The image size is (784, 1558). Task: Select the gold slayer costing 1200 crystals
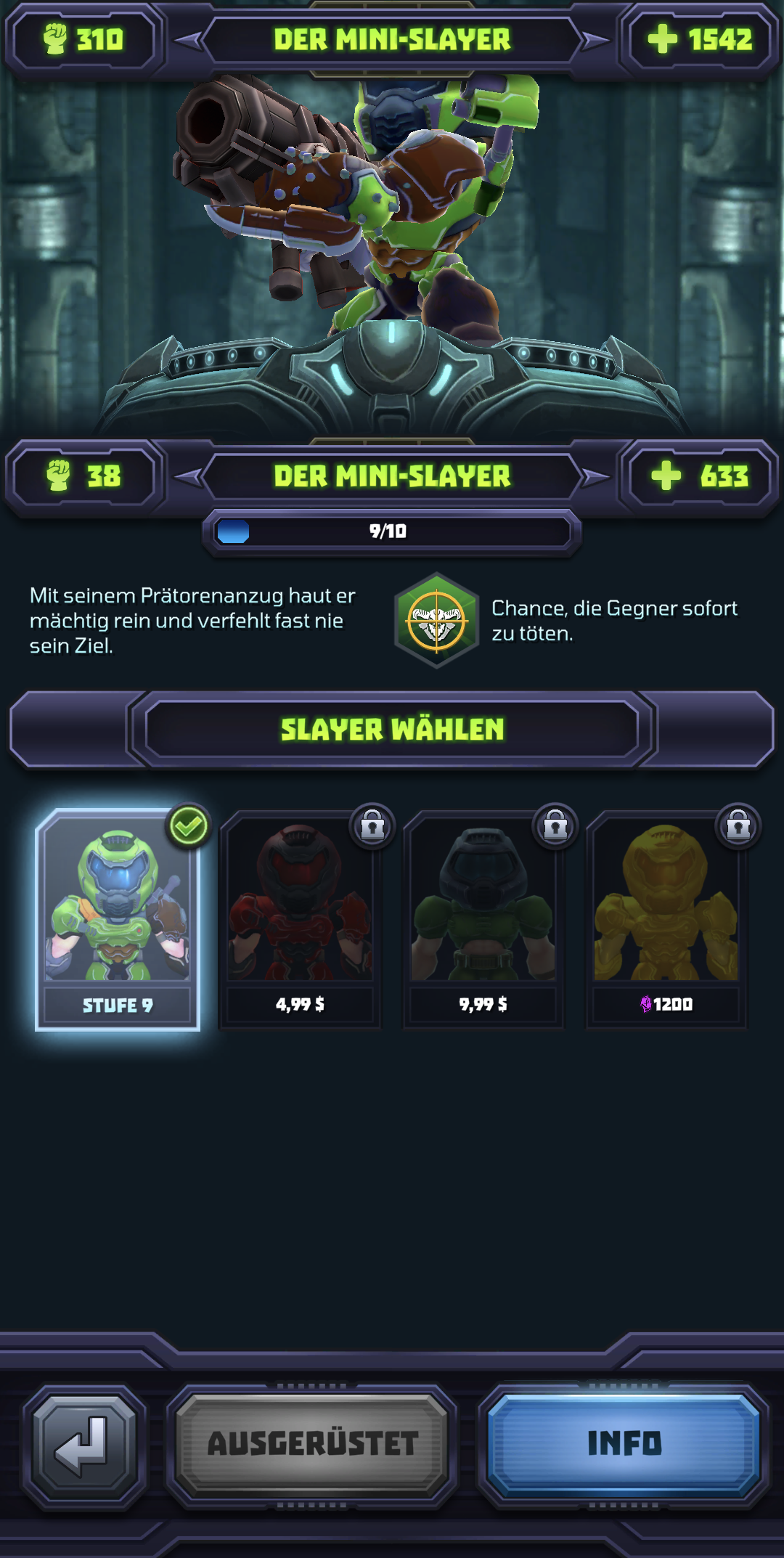pos(666,919)
